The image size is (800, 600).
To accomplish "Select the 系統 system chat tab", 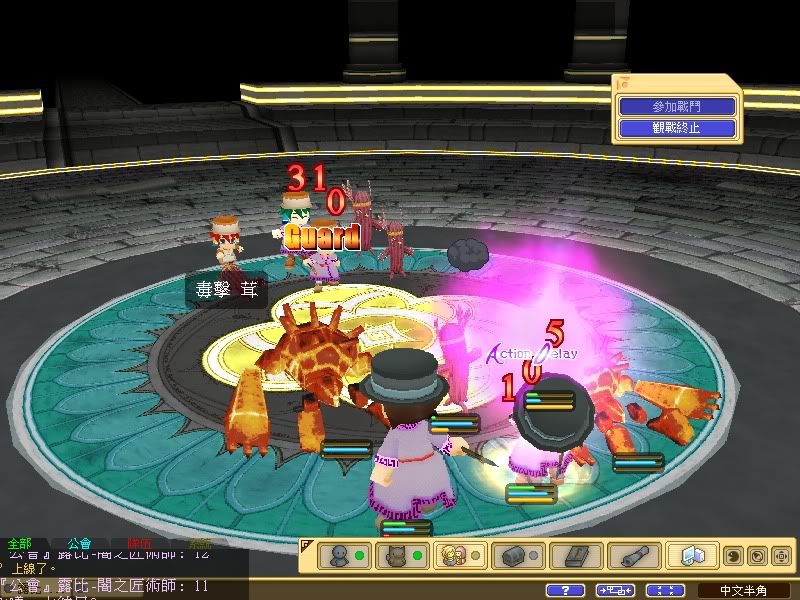I will 200,544.
